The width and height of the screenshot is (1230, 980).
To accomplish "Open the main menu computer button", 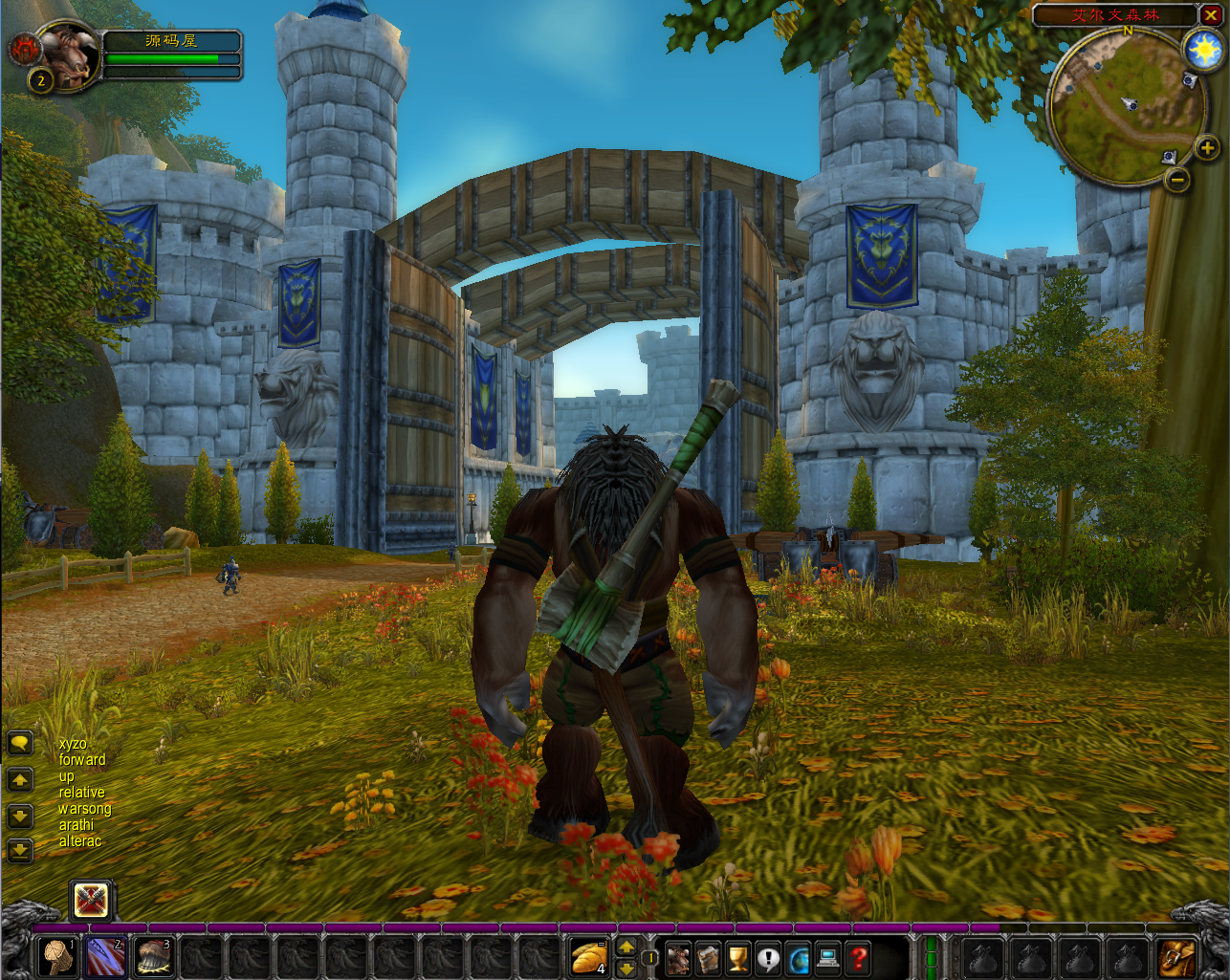I will click(x=828, y=958).
